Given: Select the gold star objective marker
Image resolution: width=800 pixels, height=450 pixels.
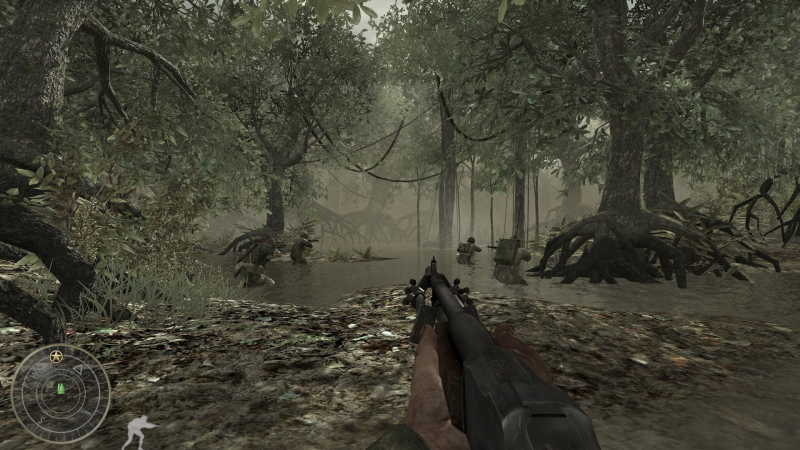Looking at the screenshot, I should pos(56,355).
